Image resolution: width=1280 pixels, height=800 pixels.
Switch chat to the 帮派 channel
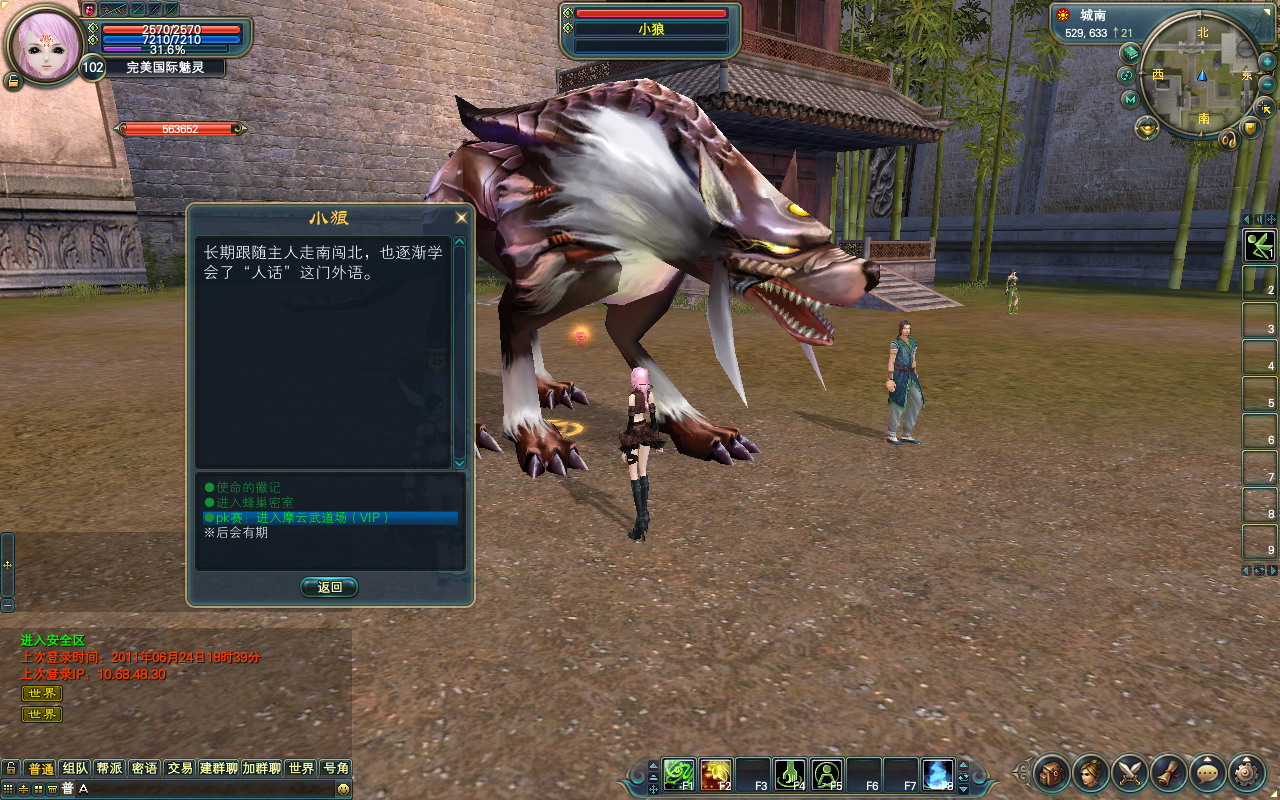109,768
